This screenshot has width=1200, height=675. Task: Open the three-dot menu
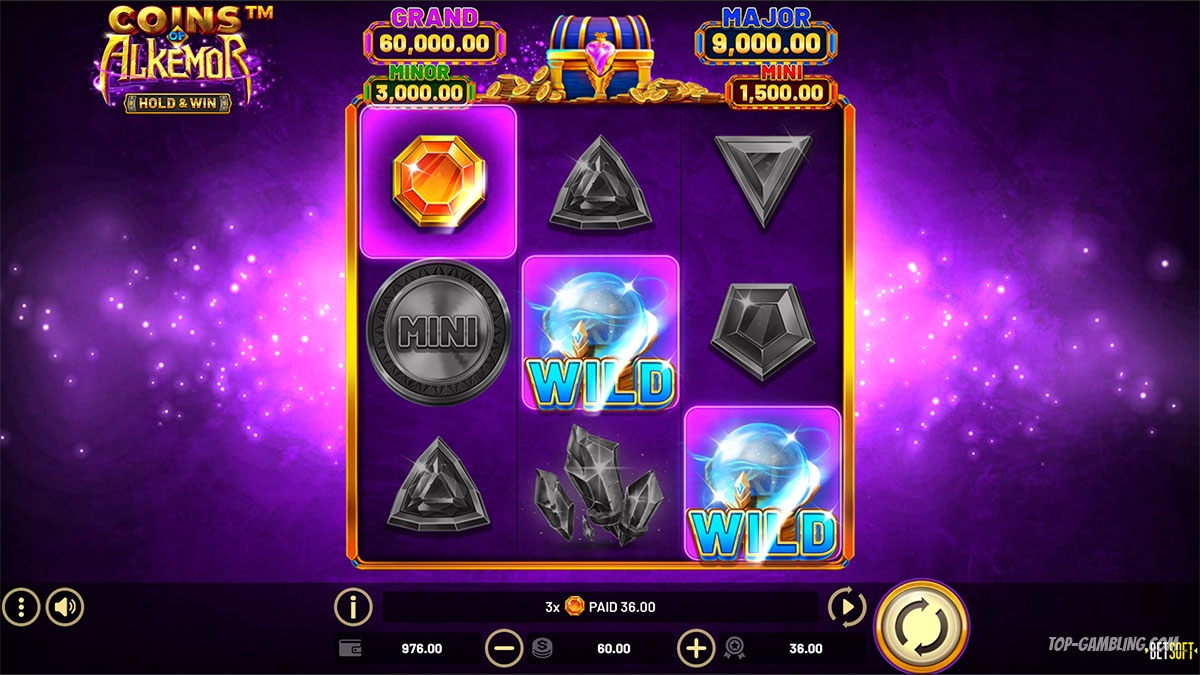(21, 606)
